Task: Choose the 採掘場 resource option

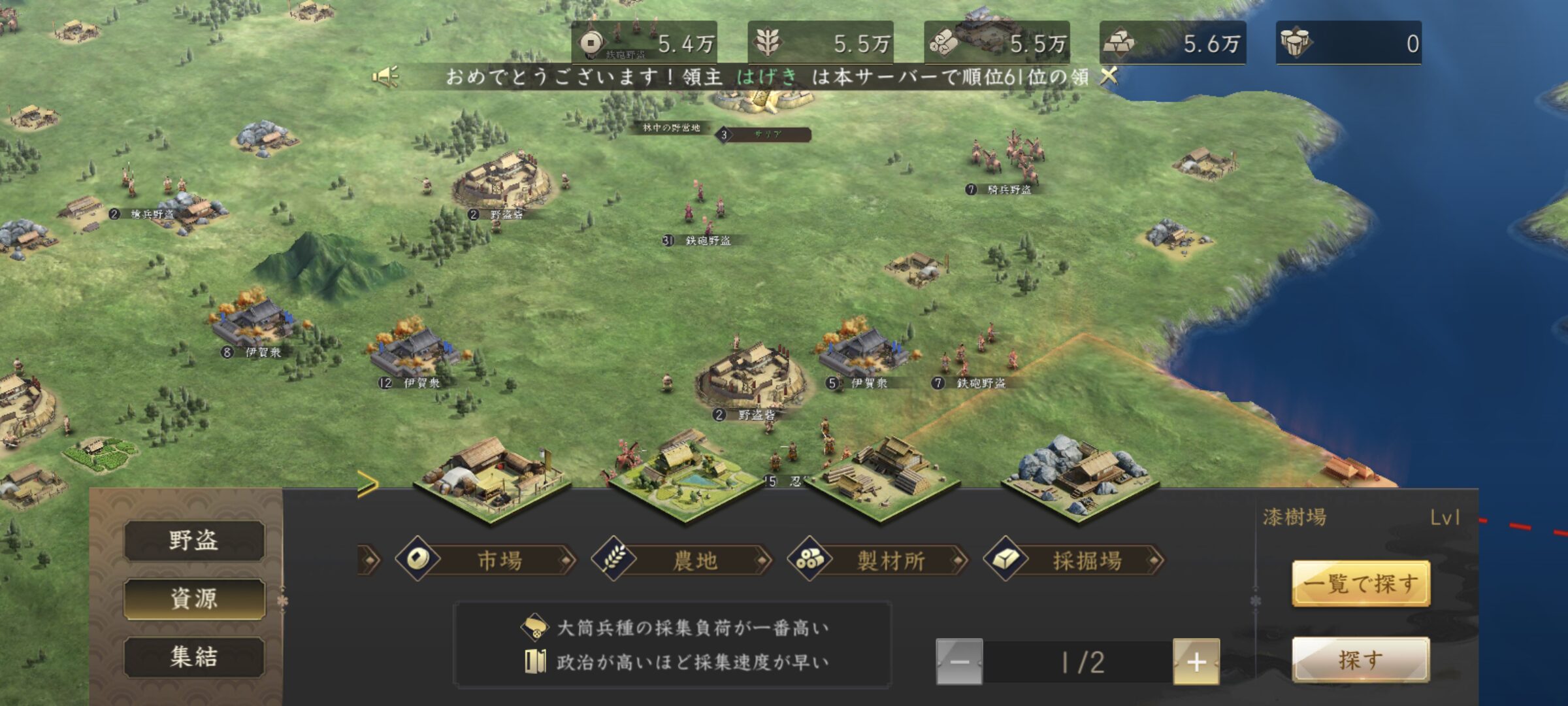Action: pos(1074,560)
